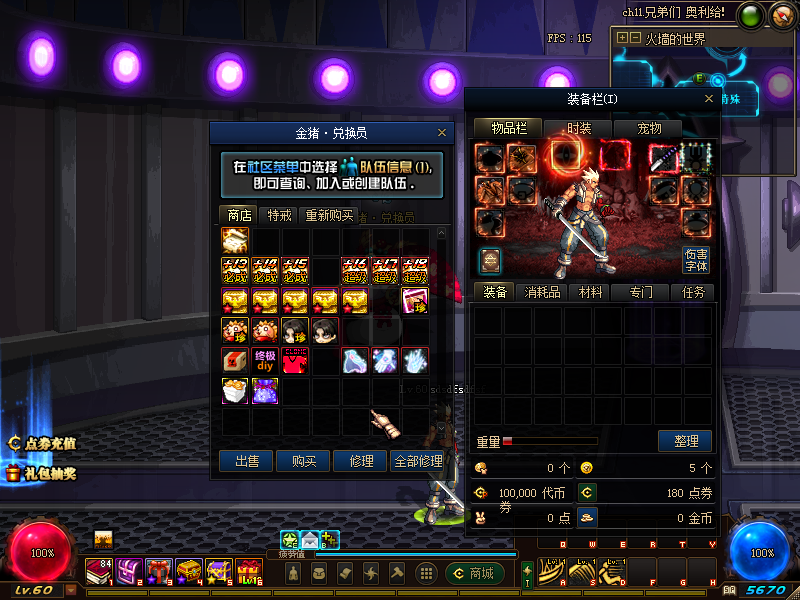
Task: Pick the 终极 diy shop item
Action: pos(265,360)
